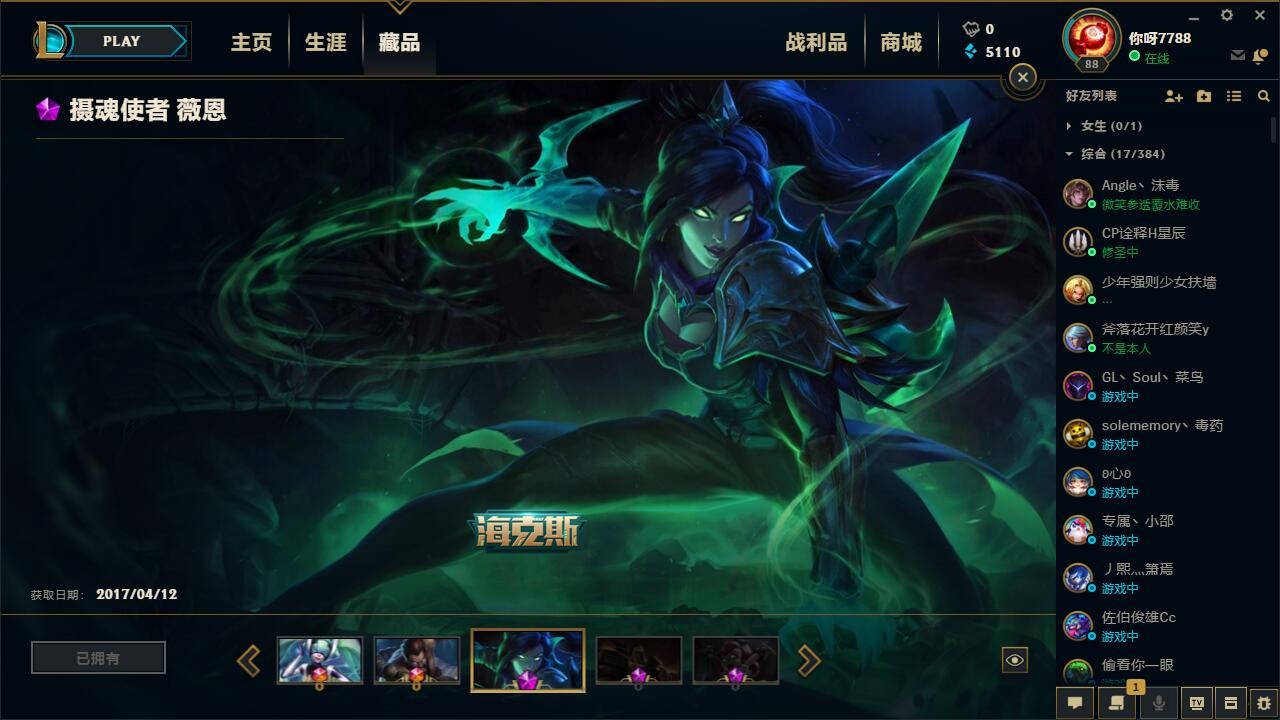
Task: Open the friend list display options icon
Action: point(1233,96)
